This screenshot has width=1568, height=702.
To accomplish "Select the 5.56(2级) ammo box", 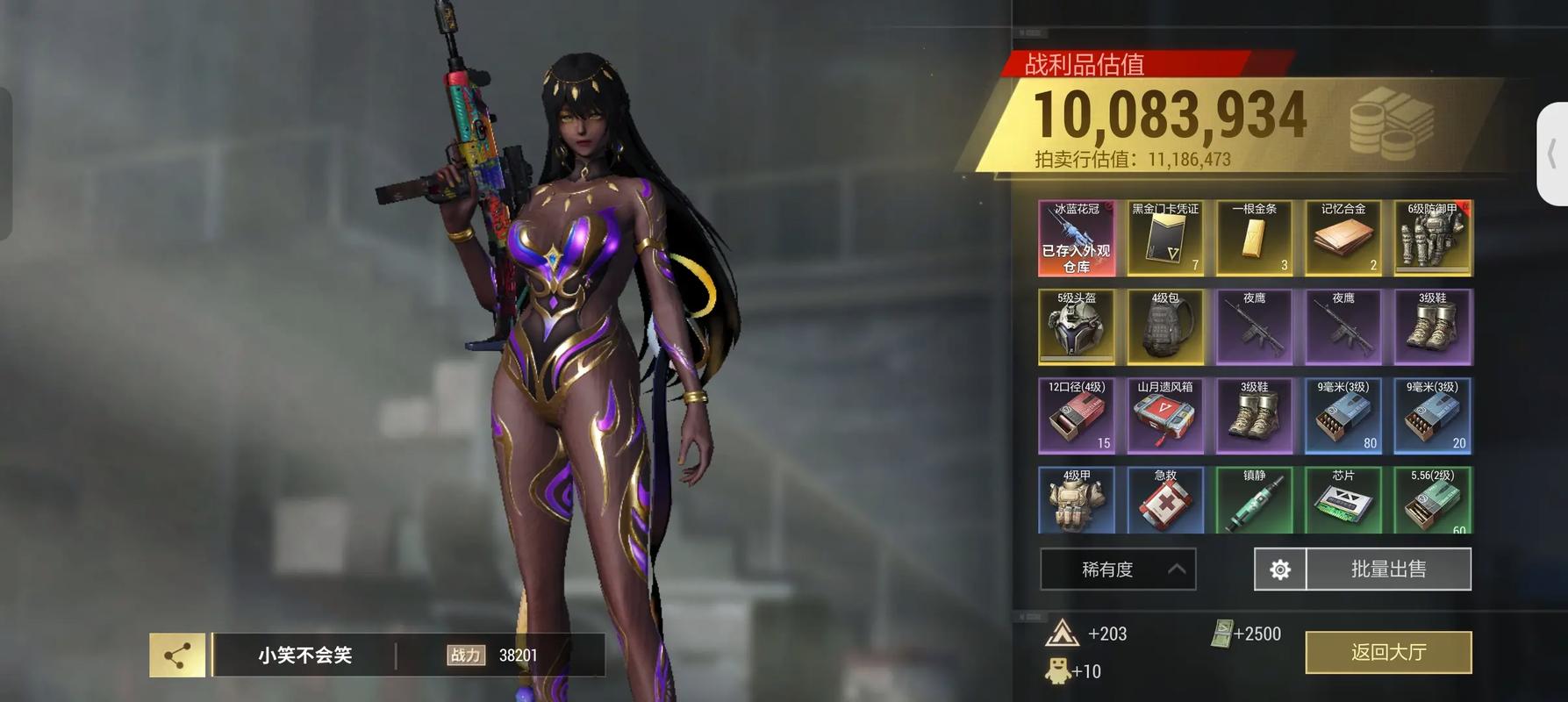I will 1433,501.
